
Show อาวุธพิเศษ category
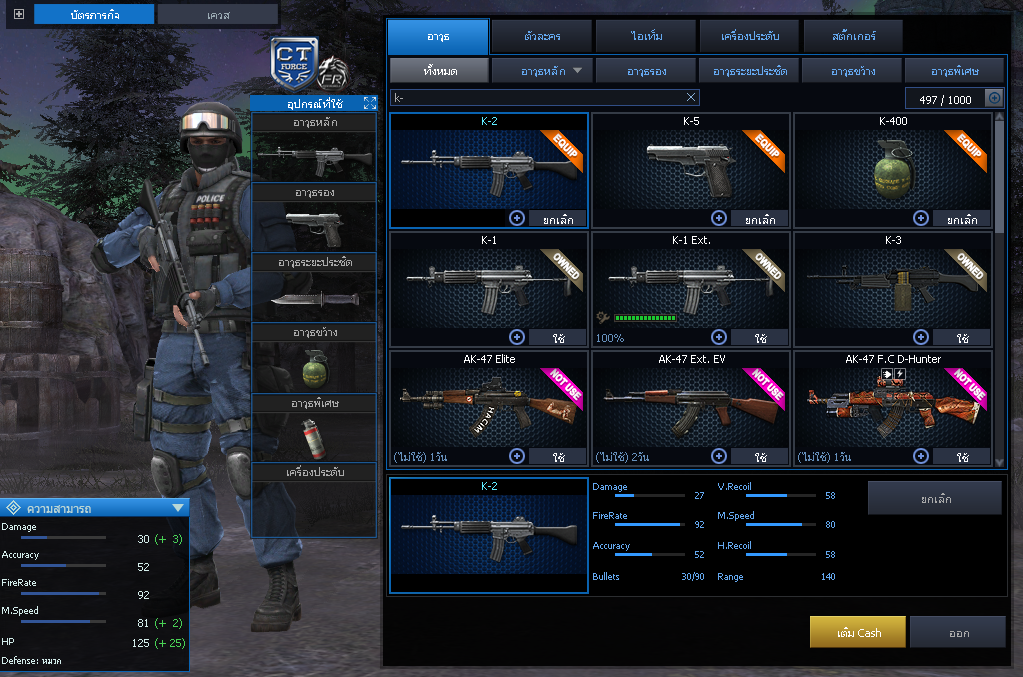click(955, 71)
